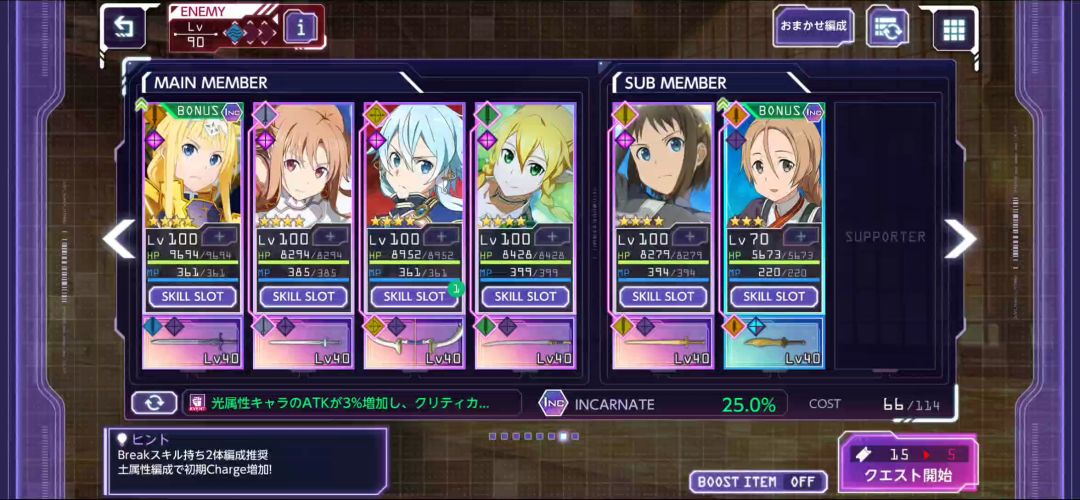Choose the おまかせ編成 auto-formation button
This screenshot has height=500, width=1080.
pyautogui.click(x=814, y=27)
